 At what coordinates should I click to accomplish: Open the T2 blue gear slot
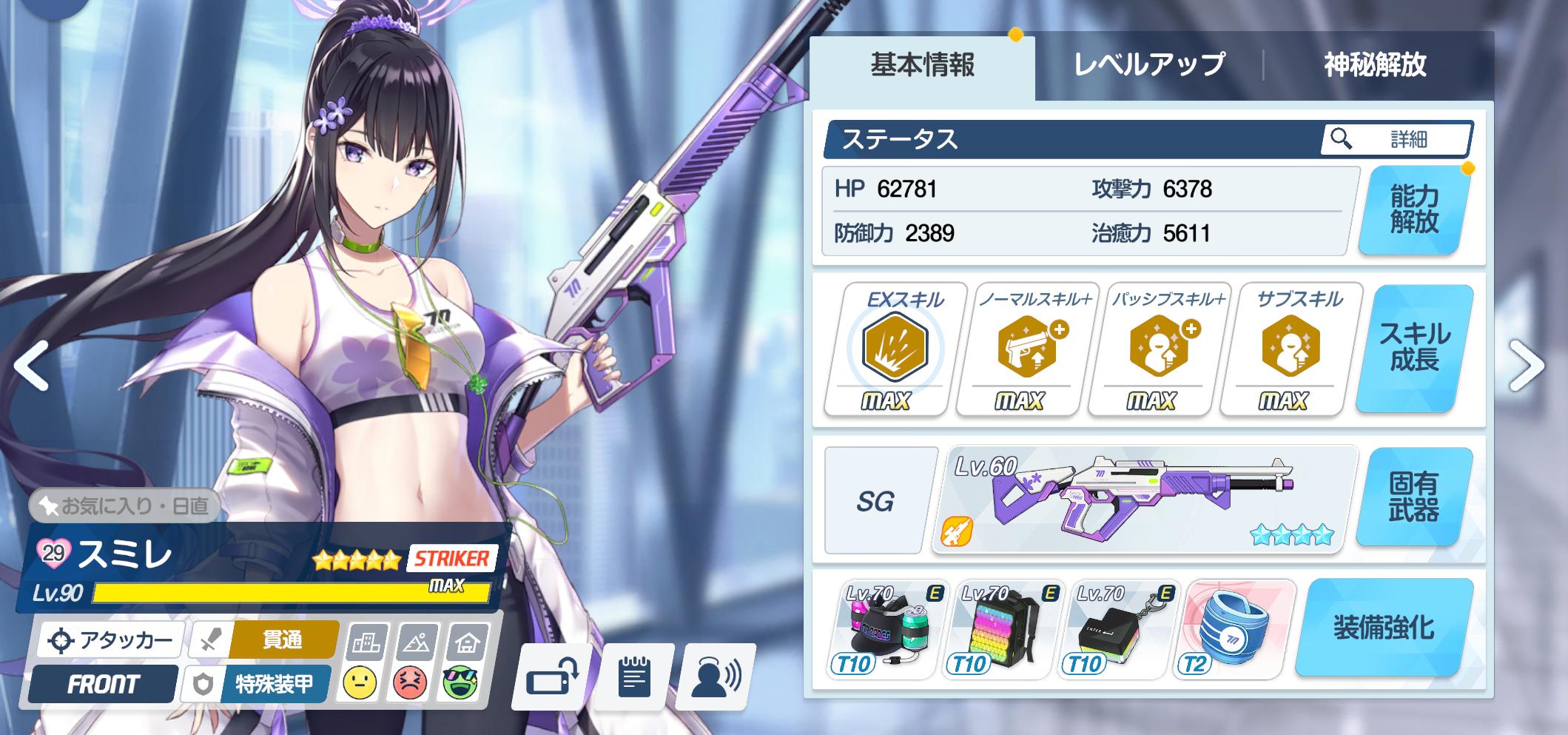click(x=1234, y=629)
